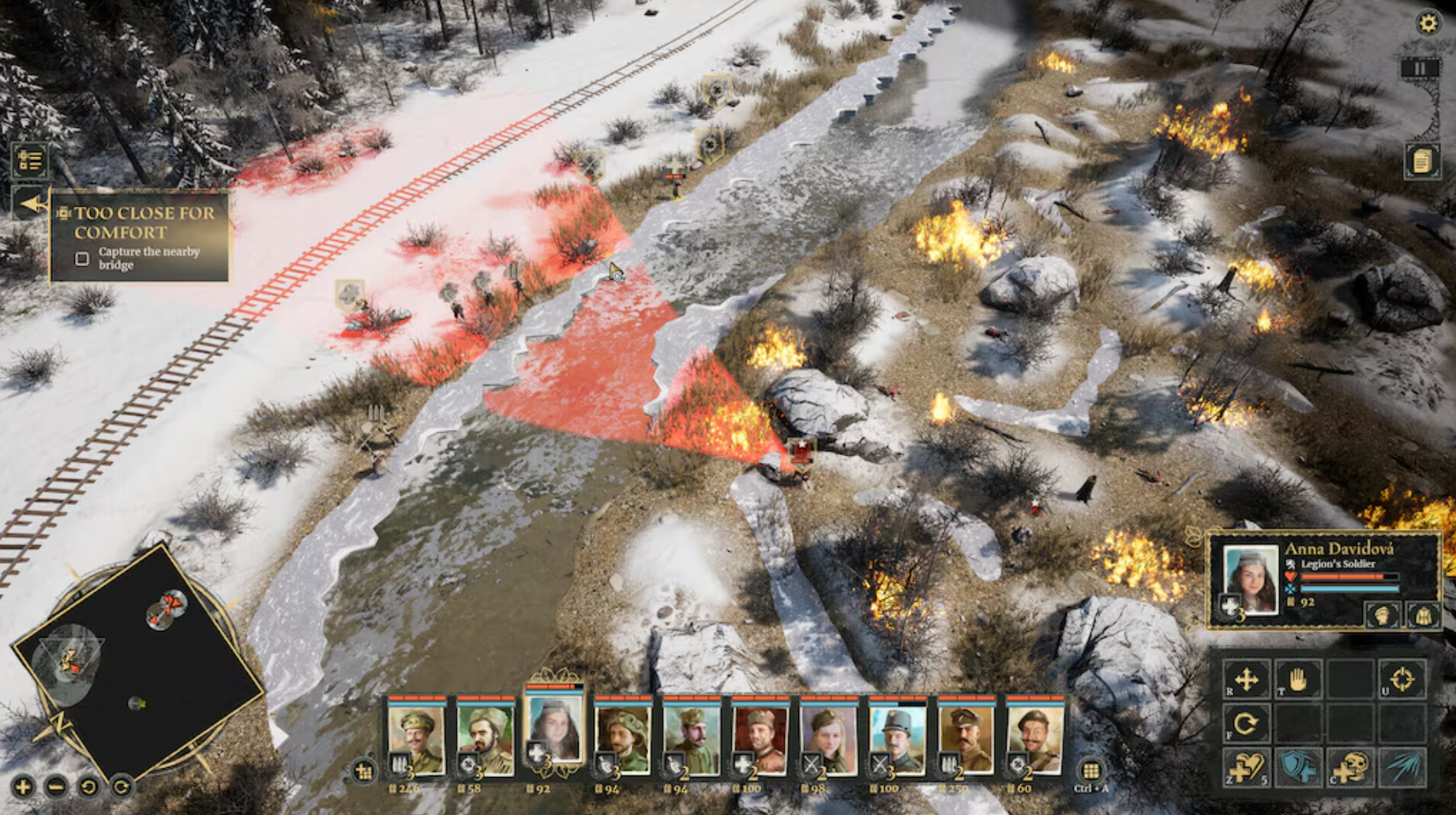Use the skull-with-plus revive ability
Viewport: 1456px width, 815px height.
1350,767
